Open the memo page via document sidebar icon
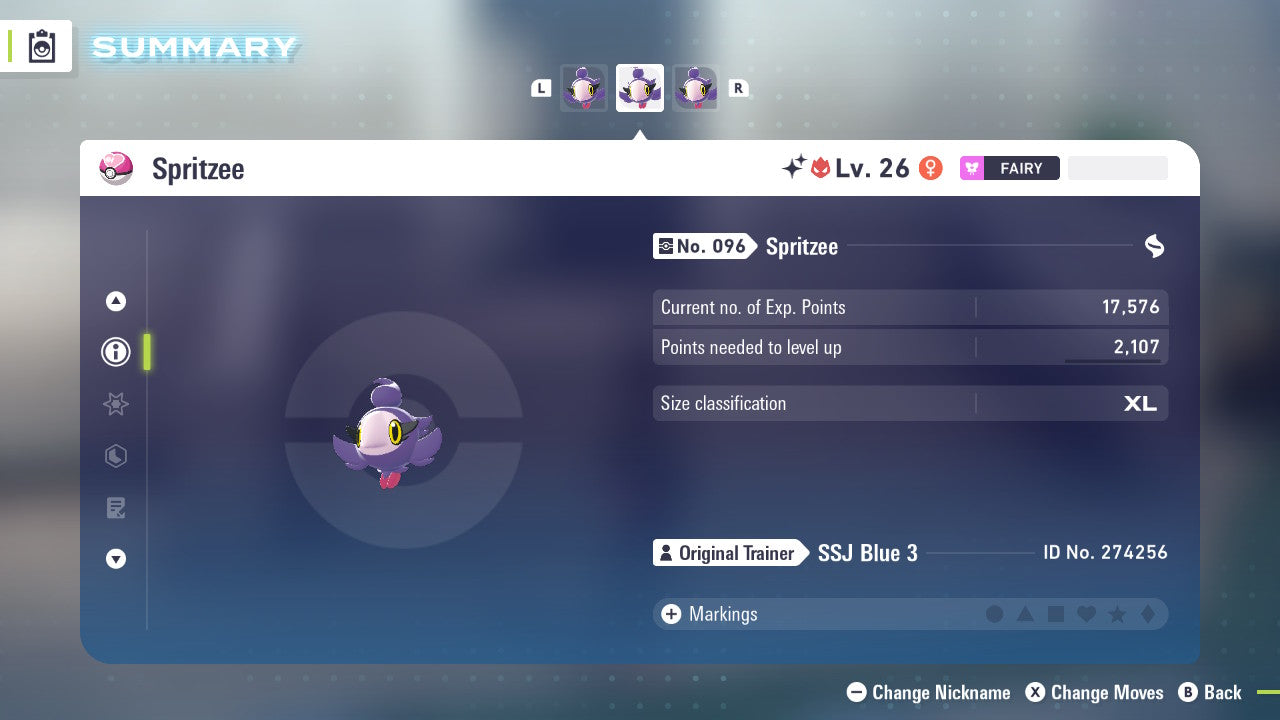Viewport: 1280px width, 720px height. [x=116, y=508]
